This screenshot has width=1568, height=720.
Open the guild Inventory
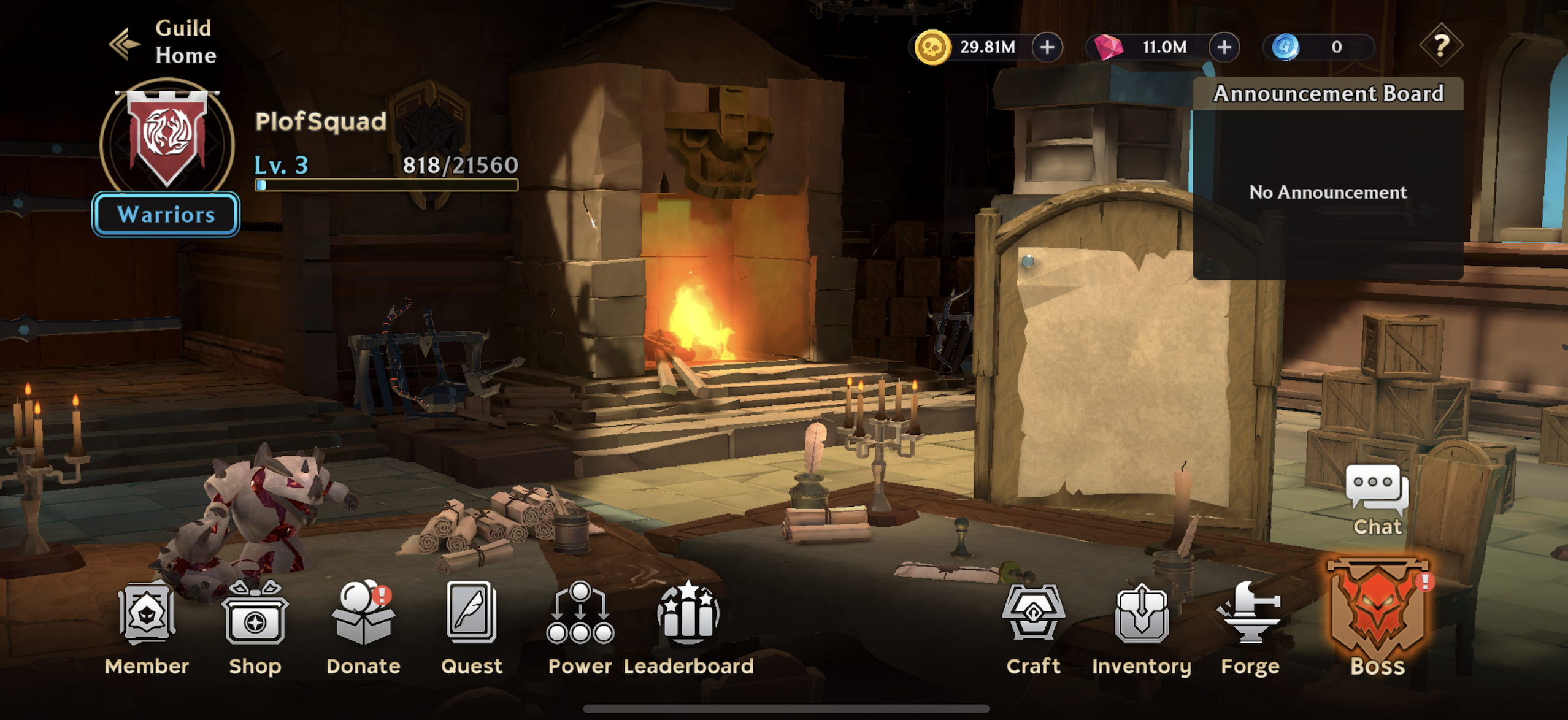click(x=1141, y=627)
